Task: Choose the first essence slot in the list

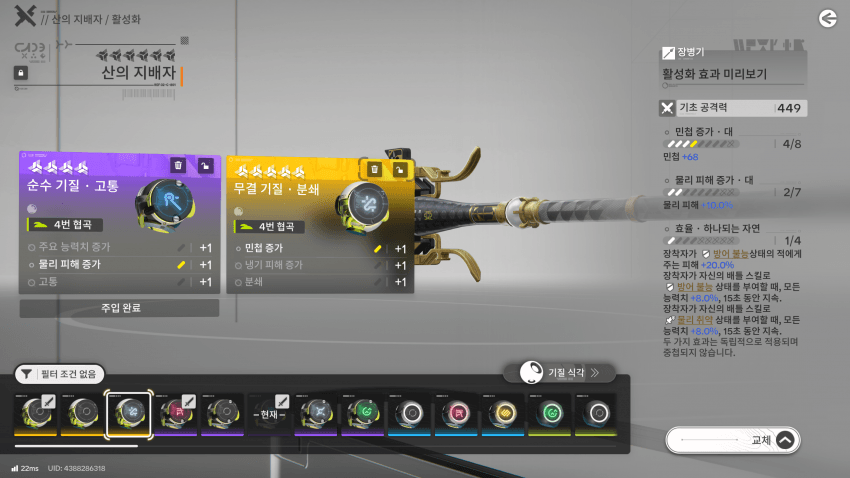Action: tap(35, 414)
